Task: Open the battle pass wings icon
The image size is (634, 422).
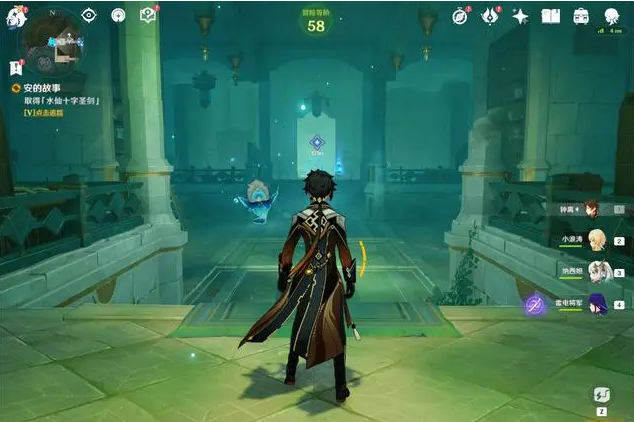Action: coord(490,15)
